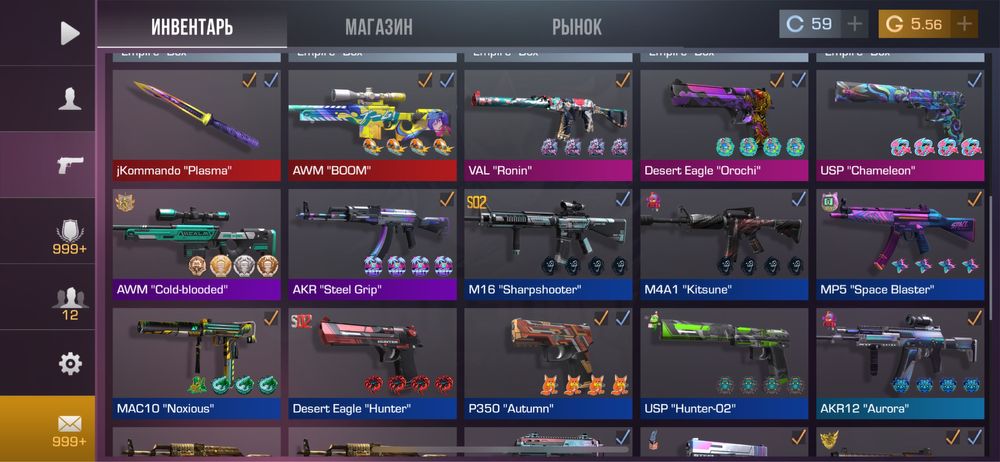Open the player profile icon

pos(69,98)
